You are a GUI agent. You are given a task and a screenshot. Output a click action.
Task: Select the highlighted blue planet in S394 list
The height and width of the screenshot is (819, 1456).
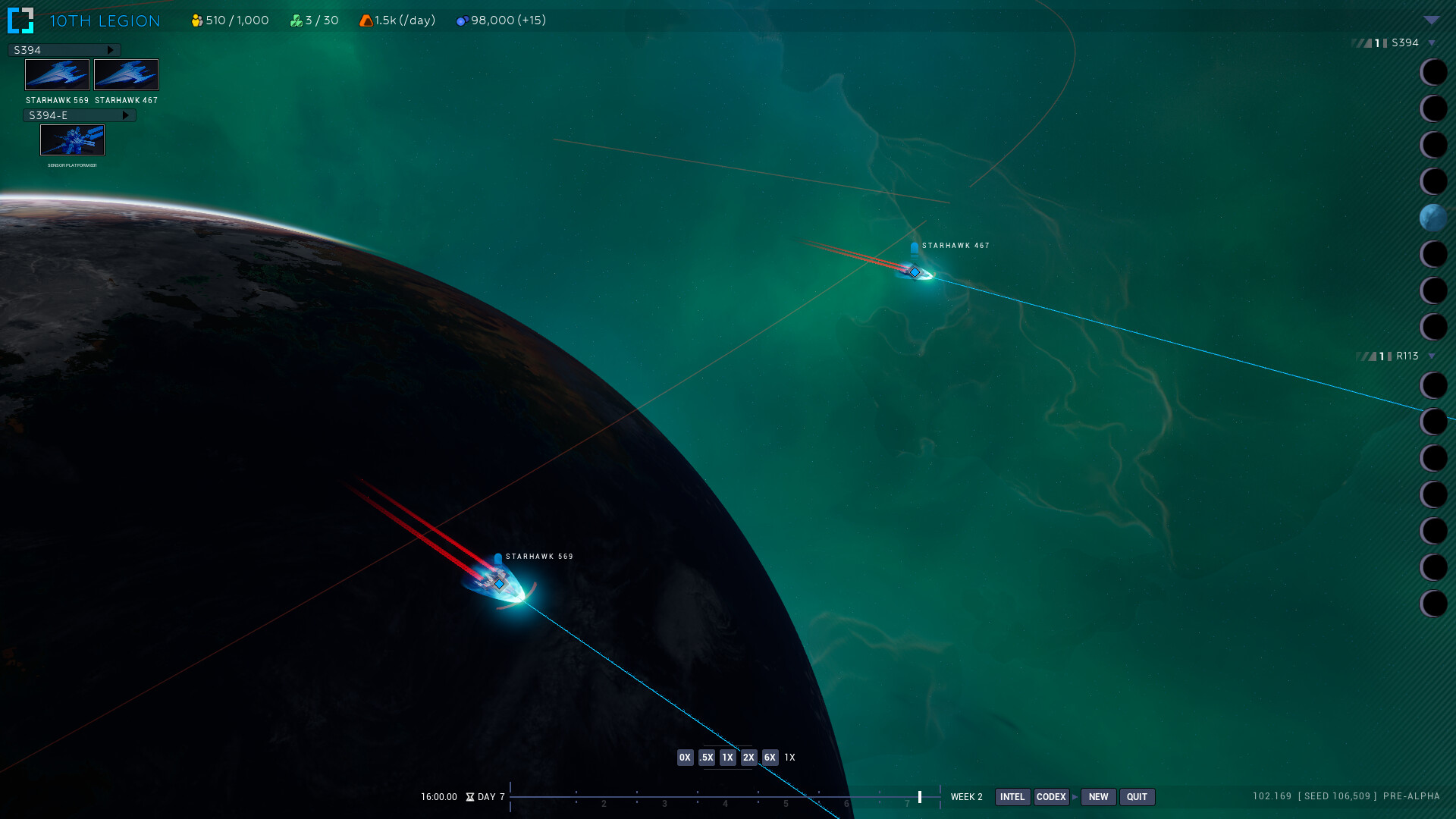point(1434,218)
